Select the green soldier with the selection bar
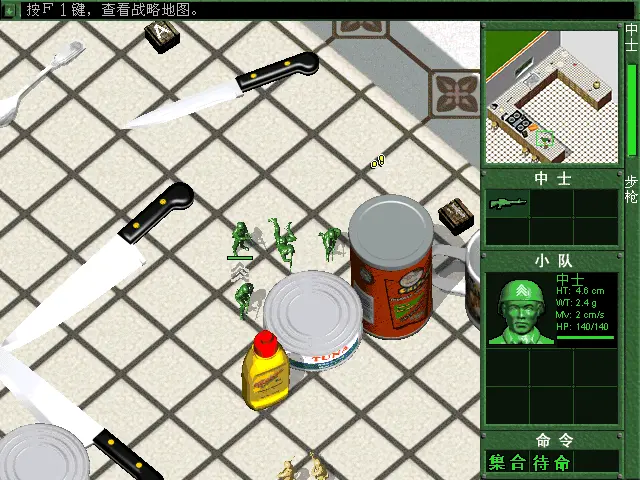Viewport: 640px width, 480px height. pos(240,239)
